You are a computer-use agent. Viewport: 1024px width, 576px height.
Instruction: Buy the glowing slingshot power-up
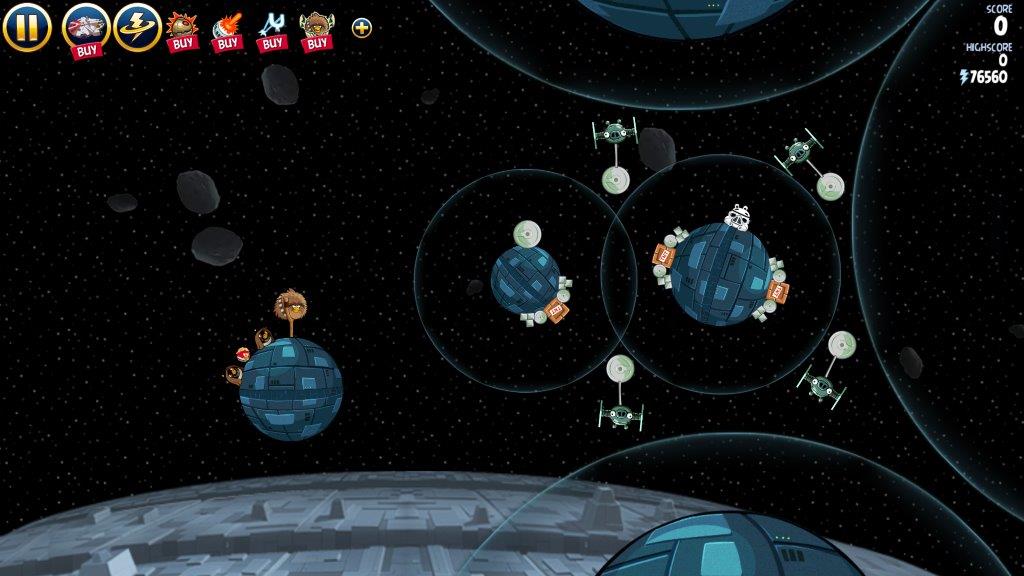[x=272, y=30]
